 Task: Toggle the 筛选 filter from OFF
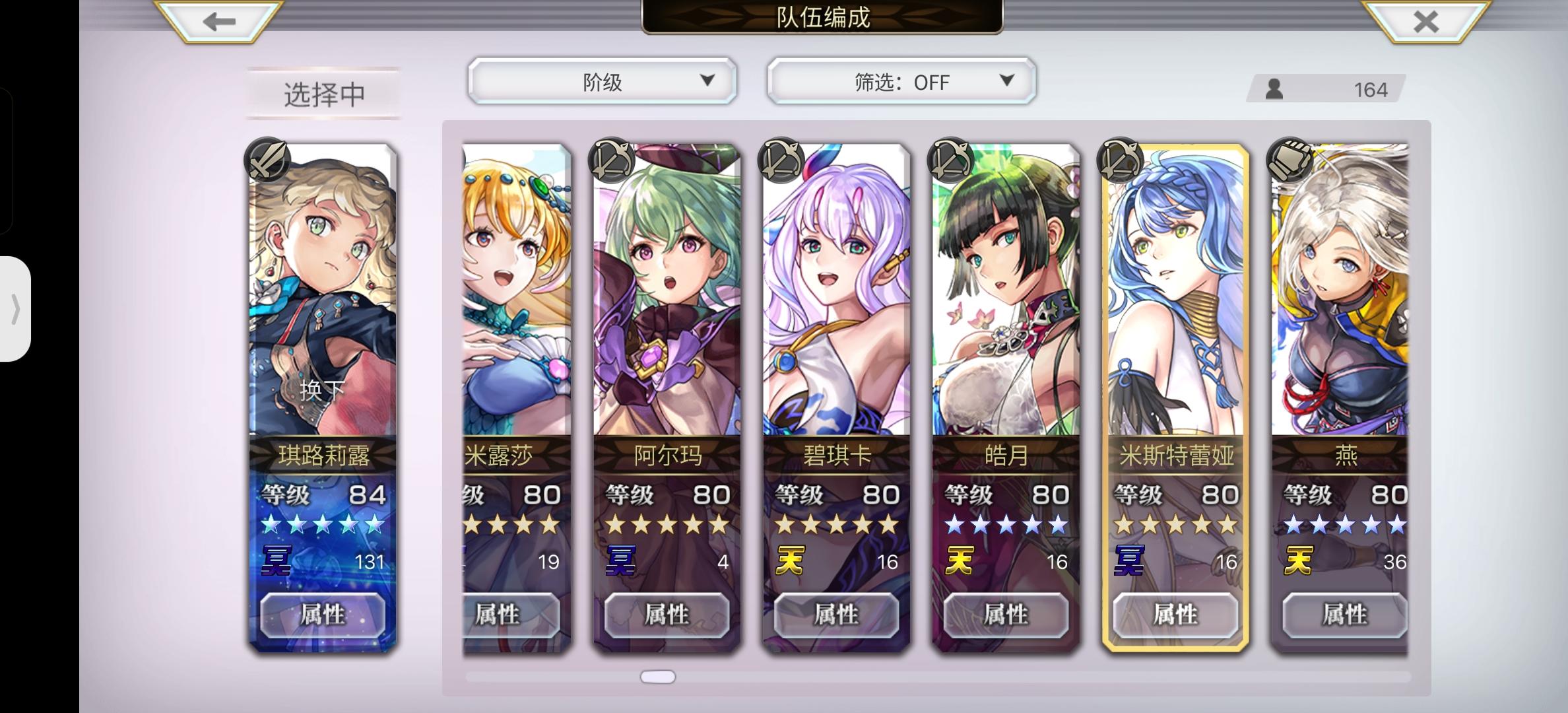coord(899,81)
